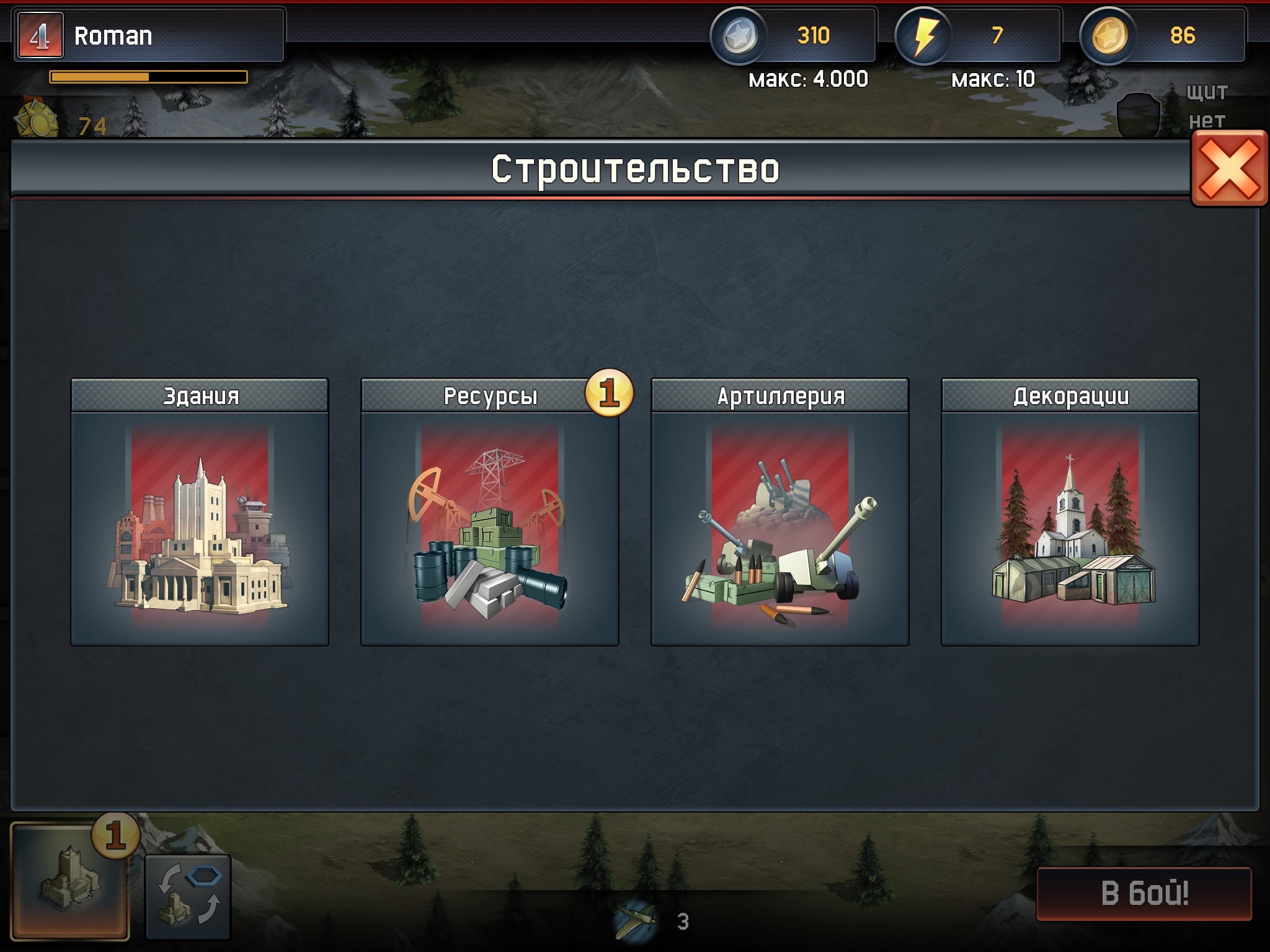
Task: Open the Здания buildings category
Action: coord(200,512)
